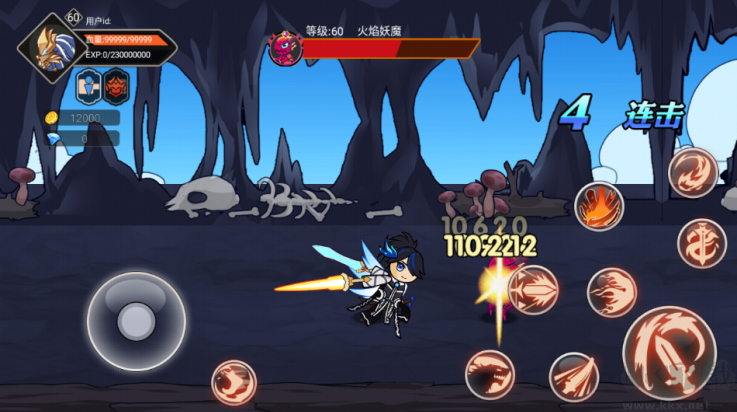Trigger the ornate sword emblem skill
The image size is (737, 412).
(701, 244)
